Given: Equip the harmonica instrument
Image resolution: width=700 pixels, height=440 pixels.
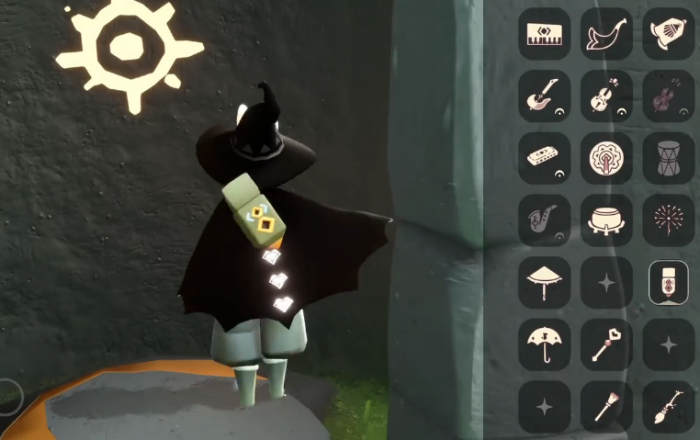Looking at the screenshot, I should [544, 158].
